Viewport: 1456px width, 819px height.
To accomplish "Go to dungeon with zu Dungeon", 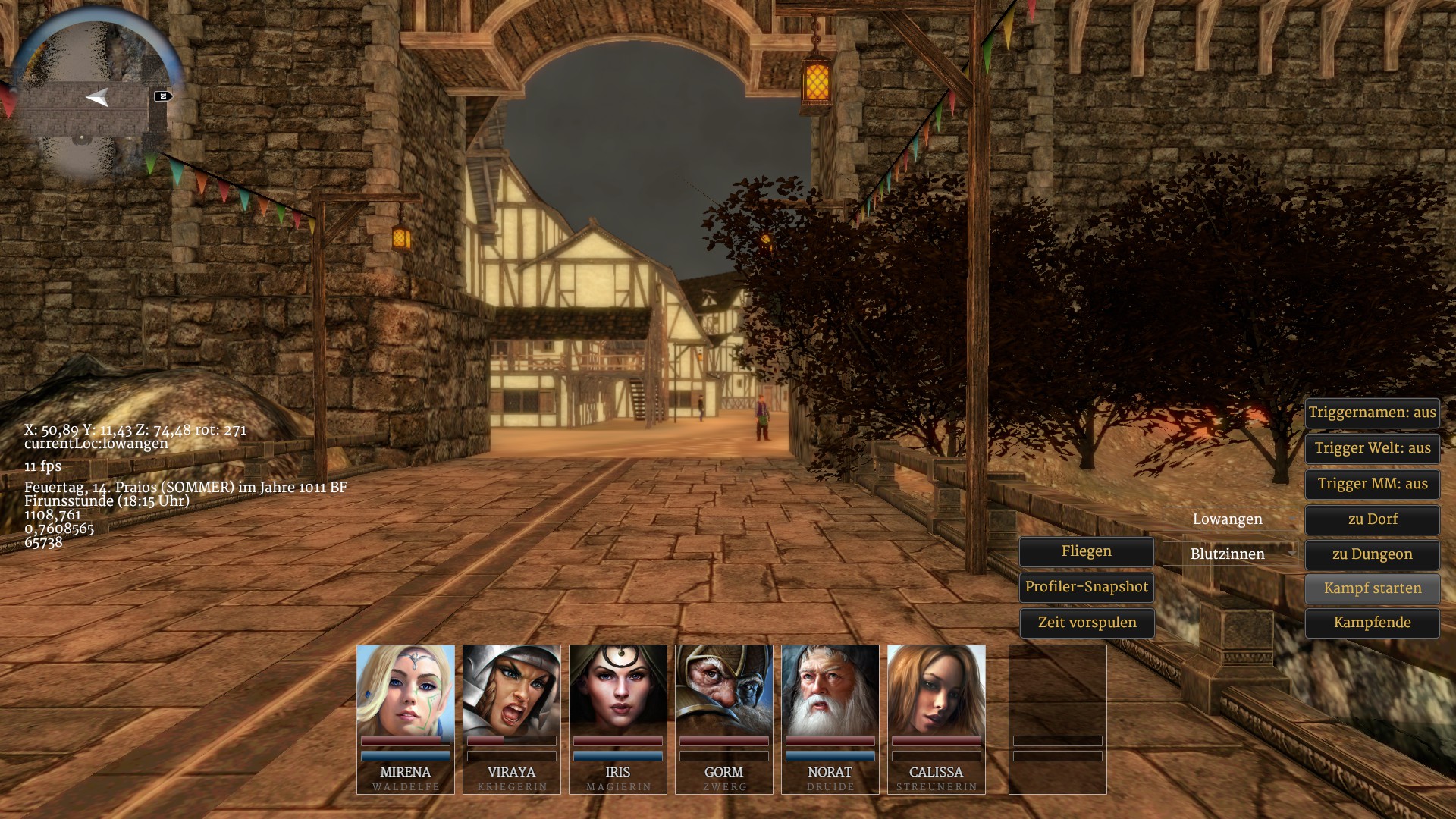I will [x=1372, y=554].
